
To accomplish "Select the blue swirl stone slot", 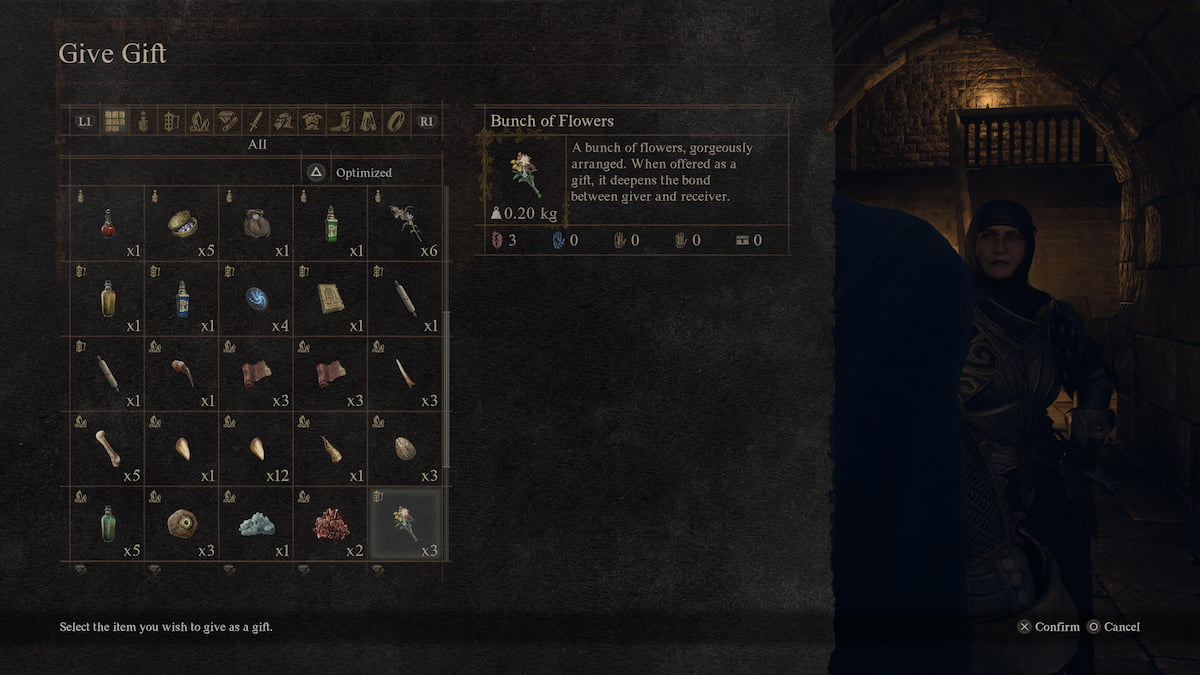I will click(x=257, y=298).
